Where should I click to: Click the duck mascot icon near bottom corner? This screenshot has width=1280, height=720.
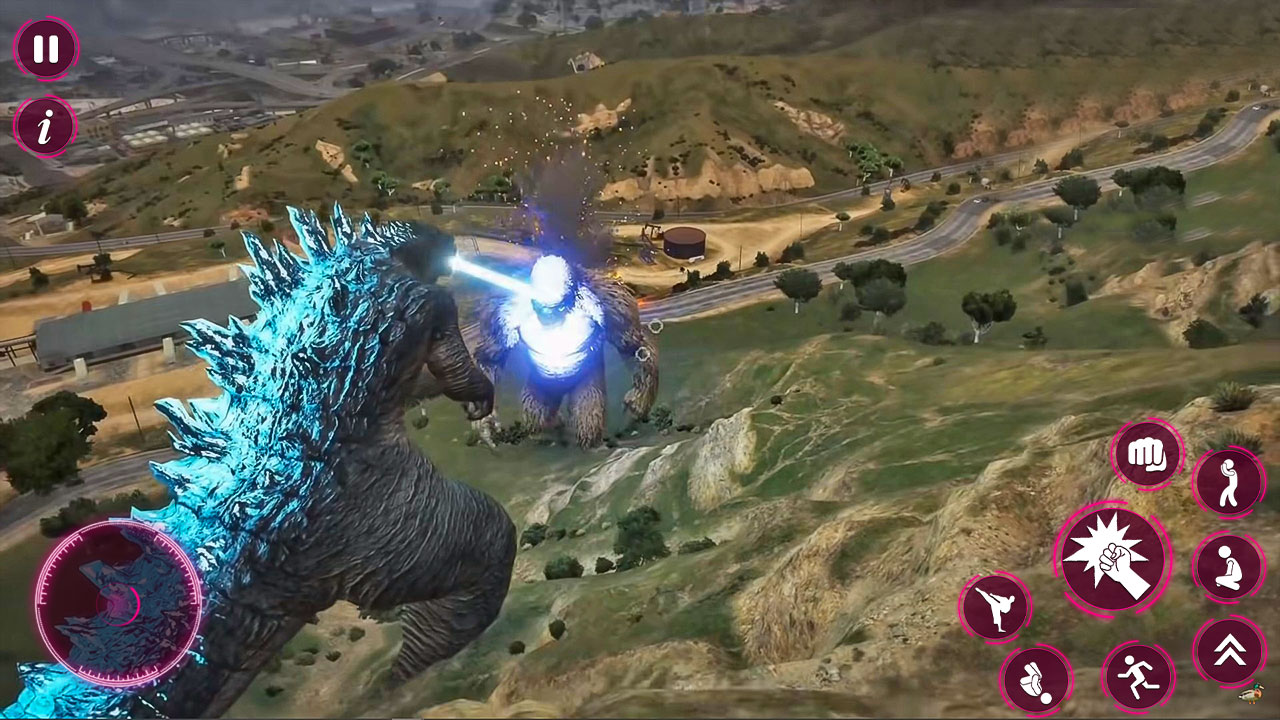[x=1253, y=693]
